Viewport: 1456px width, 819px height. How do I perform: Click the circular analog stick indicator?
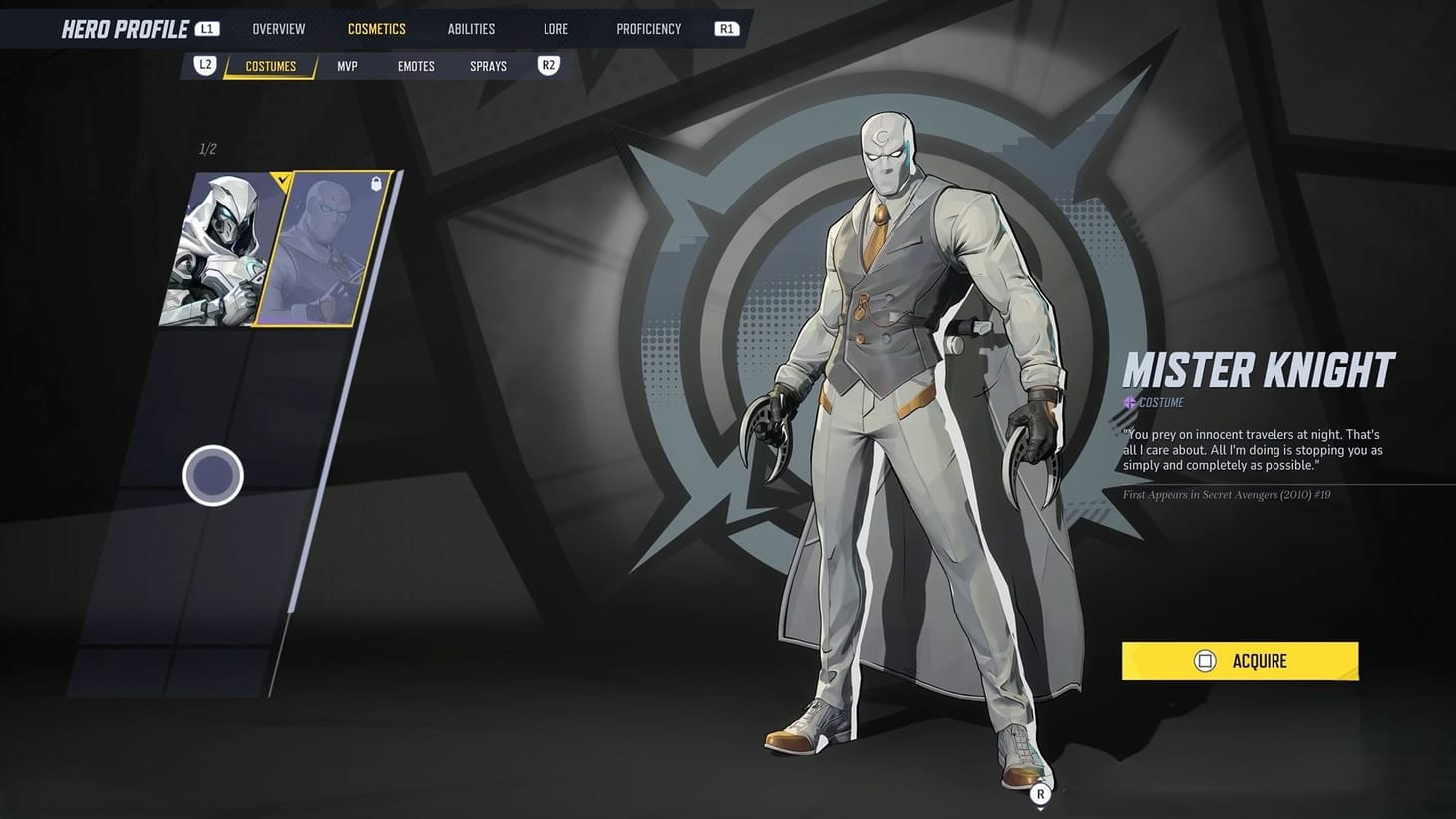coord(212,475)
